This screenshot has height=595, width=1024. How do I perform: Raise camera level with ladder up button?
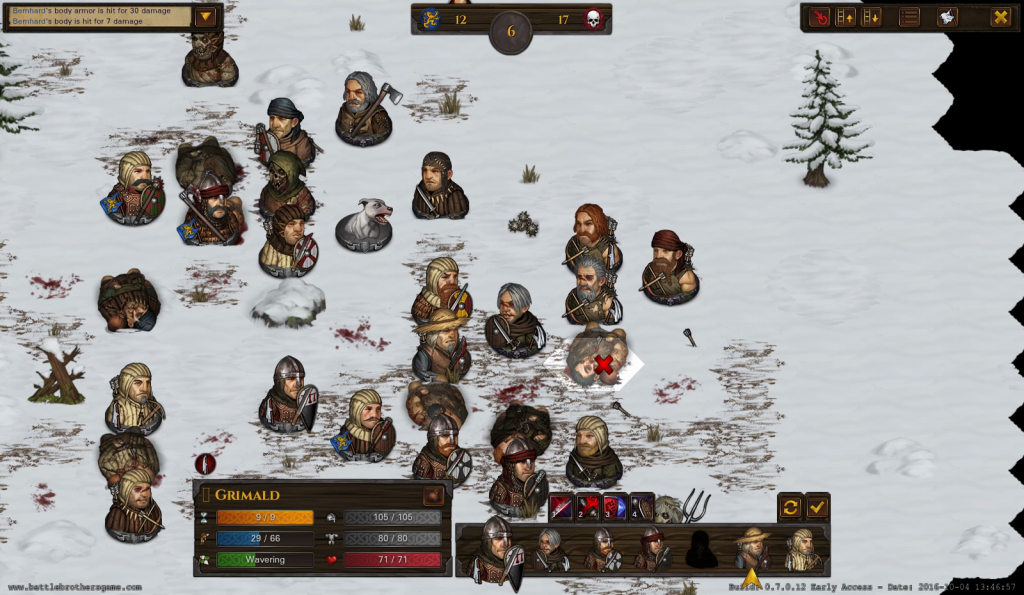click(845, 17)
